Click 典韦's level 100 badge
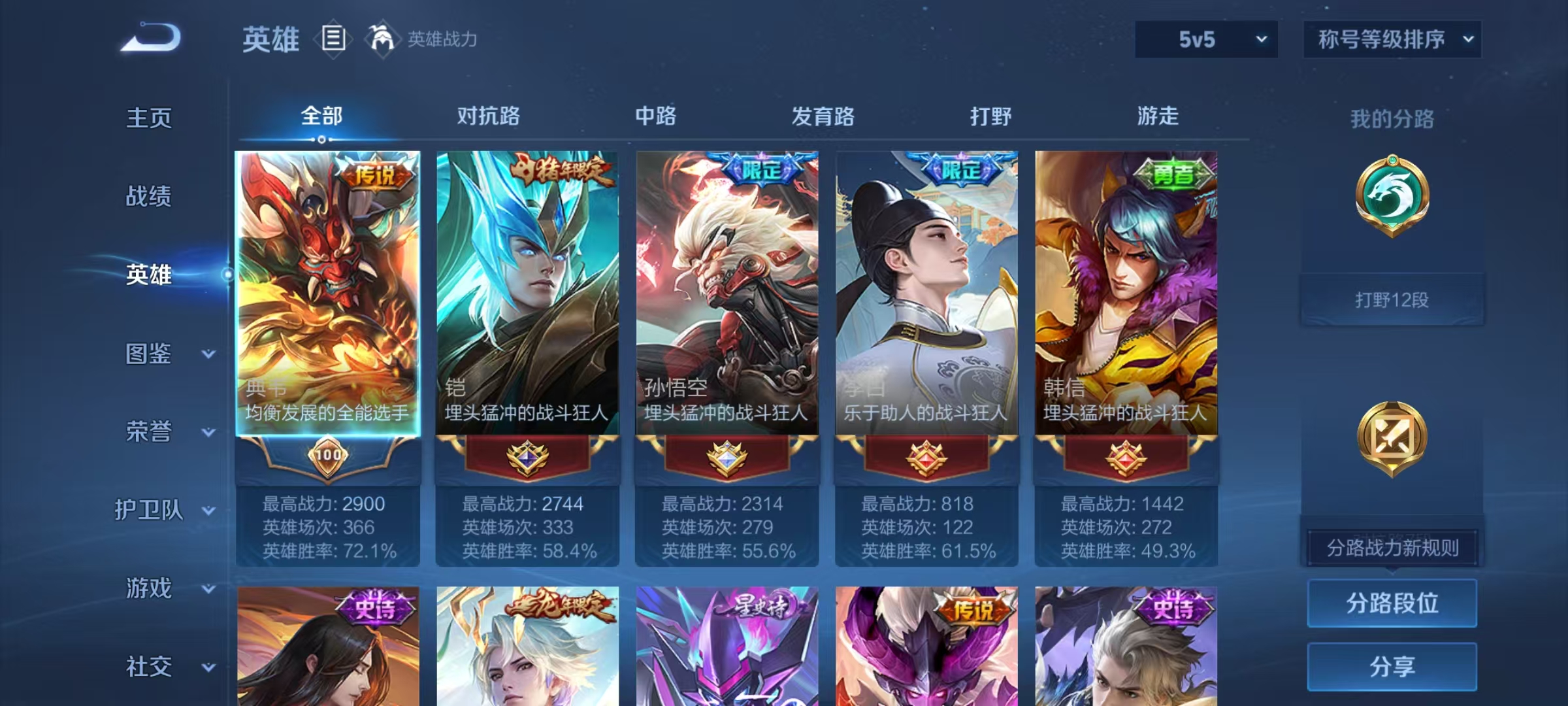 pyautogui.click(x=329, y=454)
